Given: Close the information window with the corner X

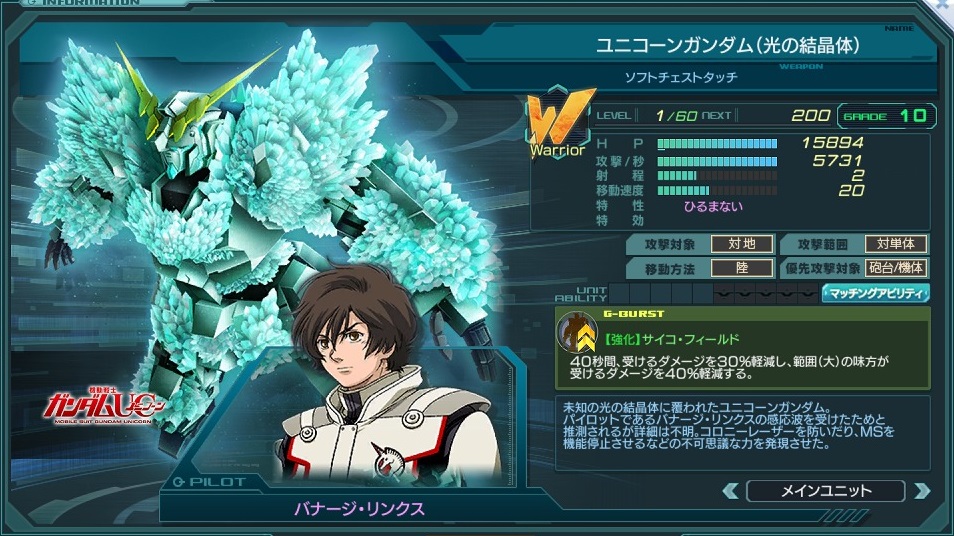Looking at the screenshot, I should pos(944,6).
